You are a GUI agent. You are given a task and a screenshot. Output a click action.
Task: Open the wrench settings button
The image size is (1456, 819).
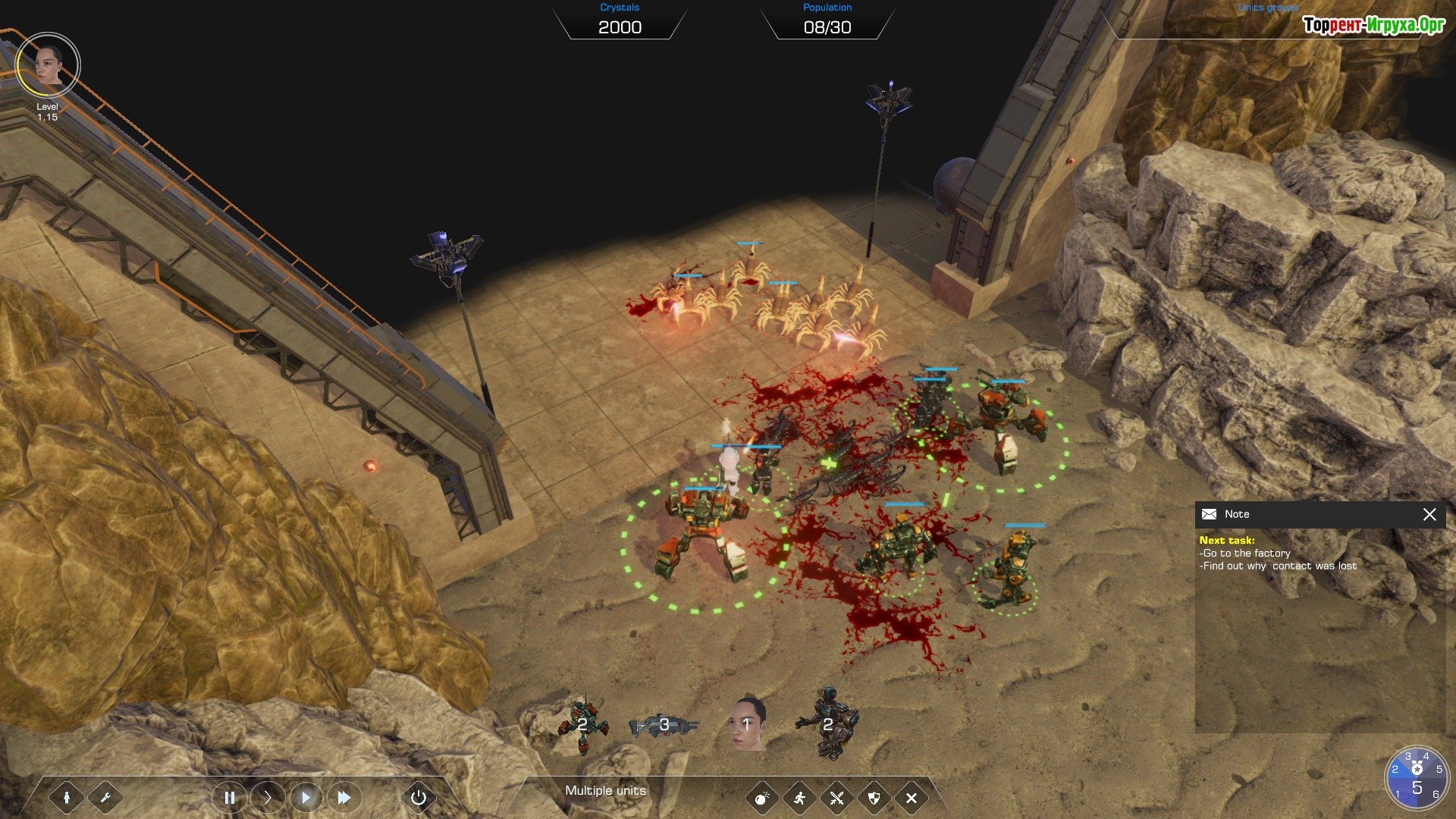pyautogui.click(x=105, y=797)
